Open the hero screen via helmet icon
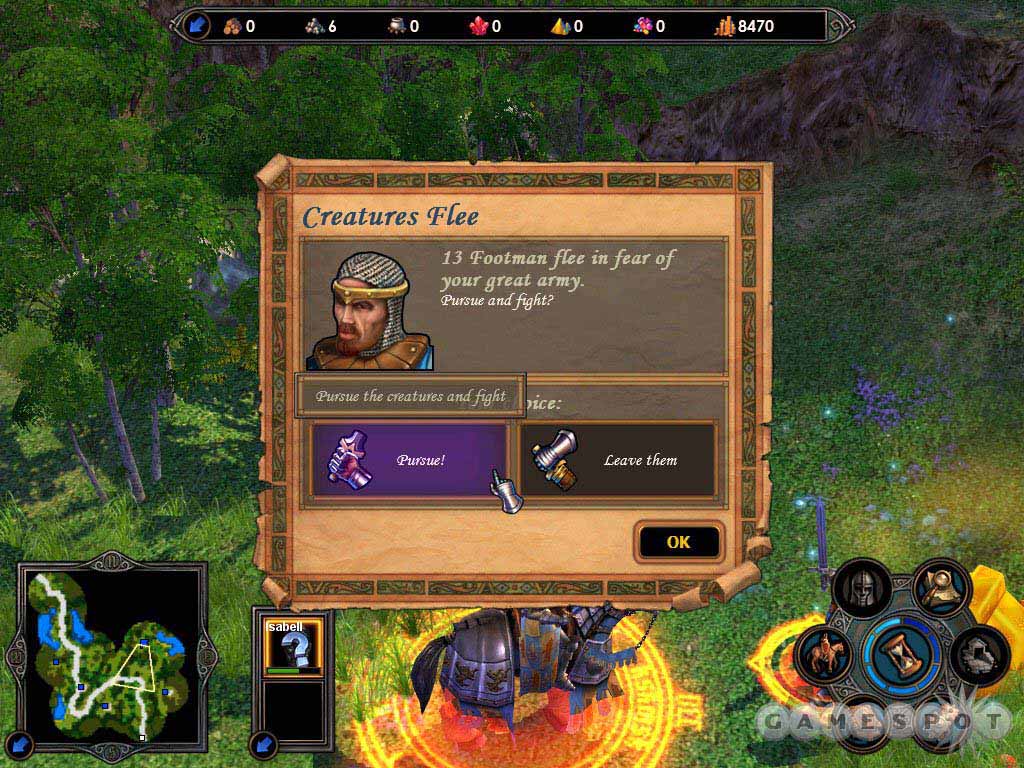Screen dimensions: 1024x768 [x=861, y=590]
